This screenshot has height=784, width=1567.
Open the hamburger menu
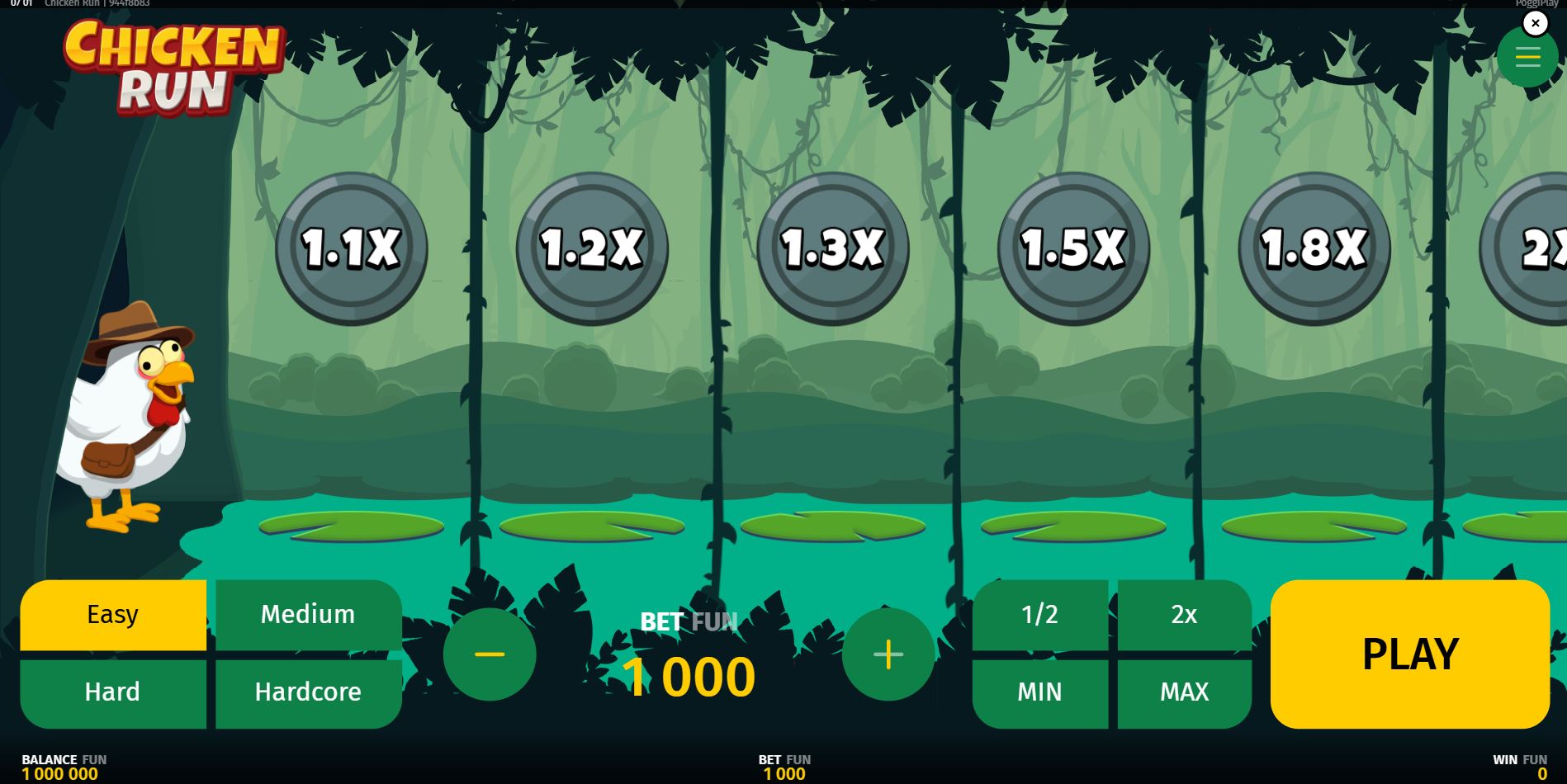1527,57
